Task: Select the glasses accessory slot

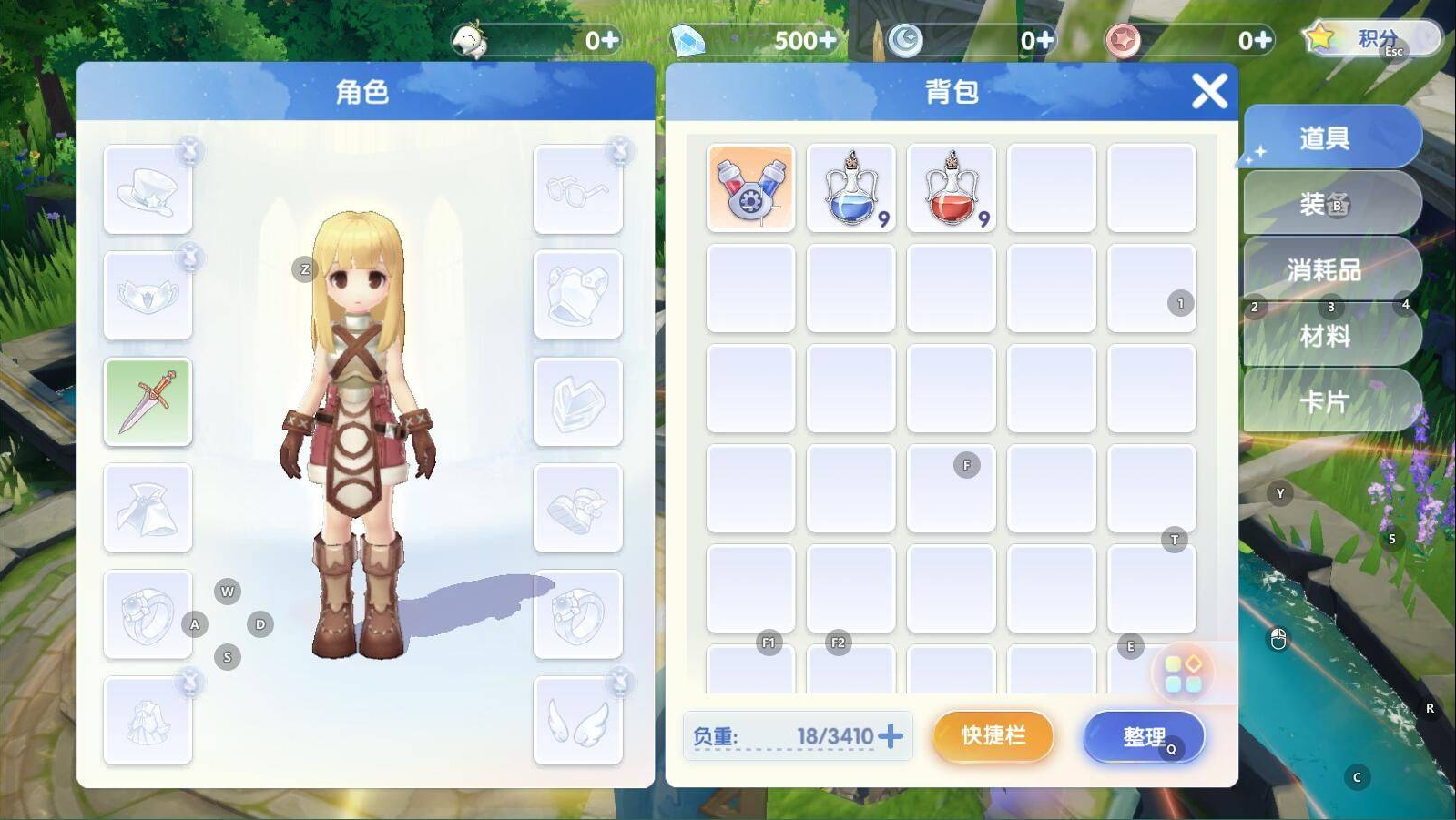Action: [577, 189]
